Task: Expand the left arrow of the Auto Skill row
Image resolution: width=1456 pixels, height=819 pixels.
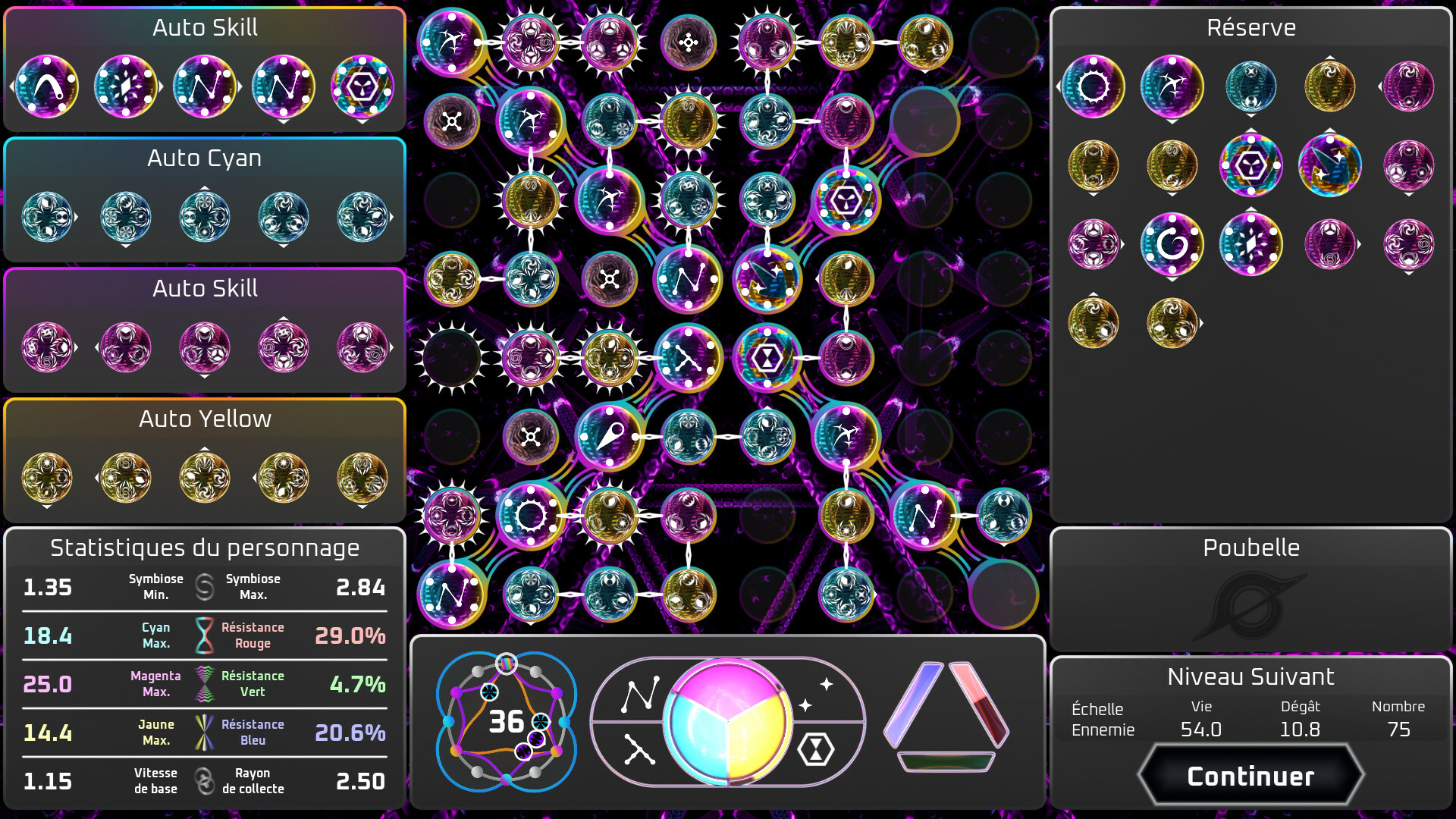Action: [x=11, y=86]
